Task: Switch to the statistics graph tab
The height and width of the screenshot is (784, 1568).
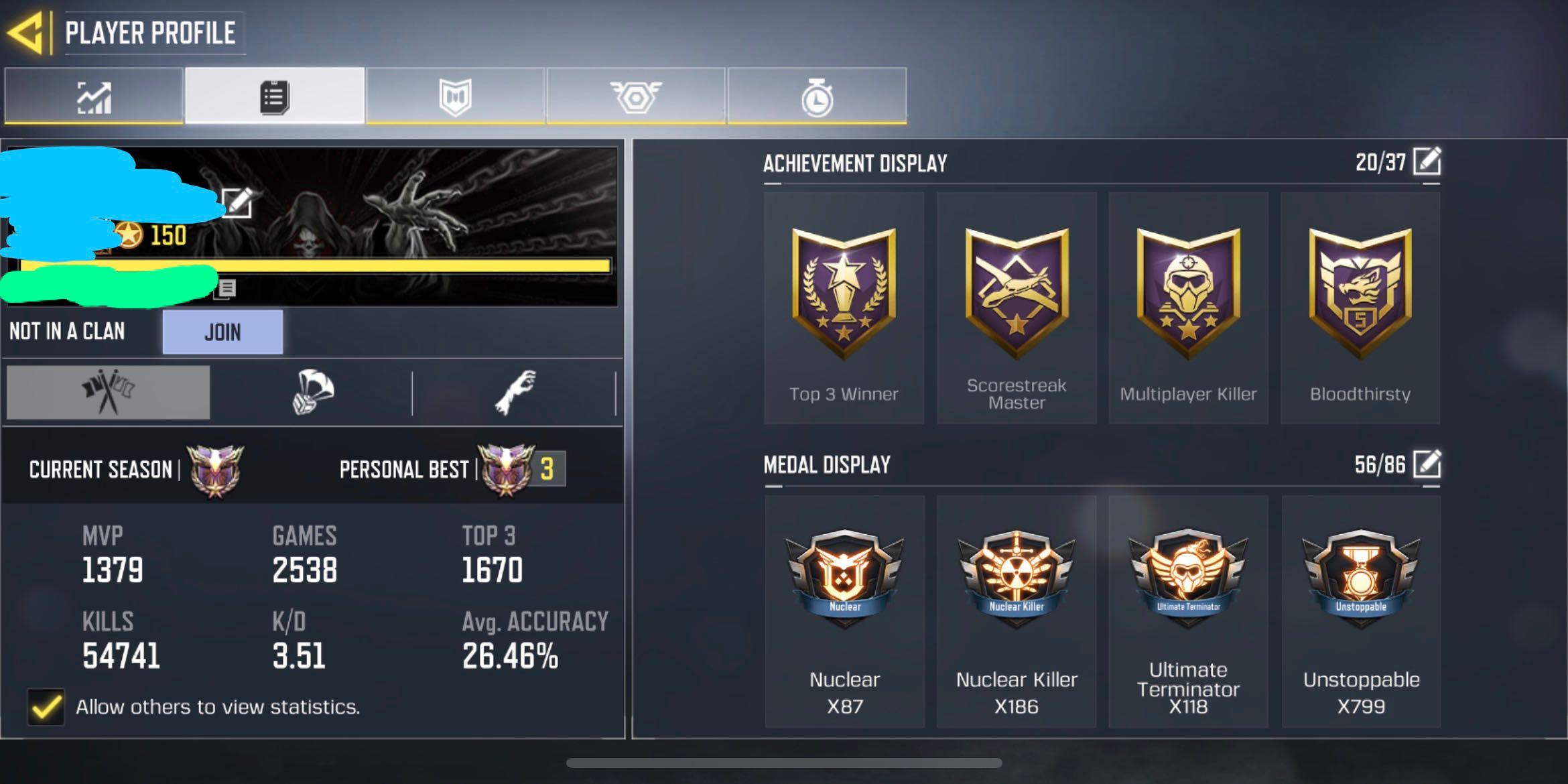Action: coord(93,96)
